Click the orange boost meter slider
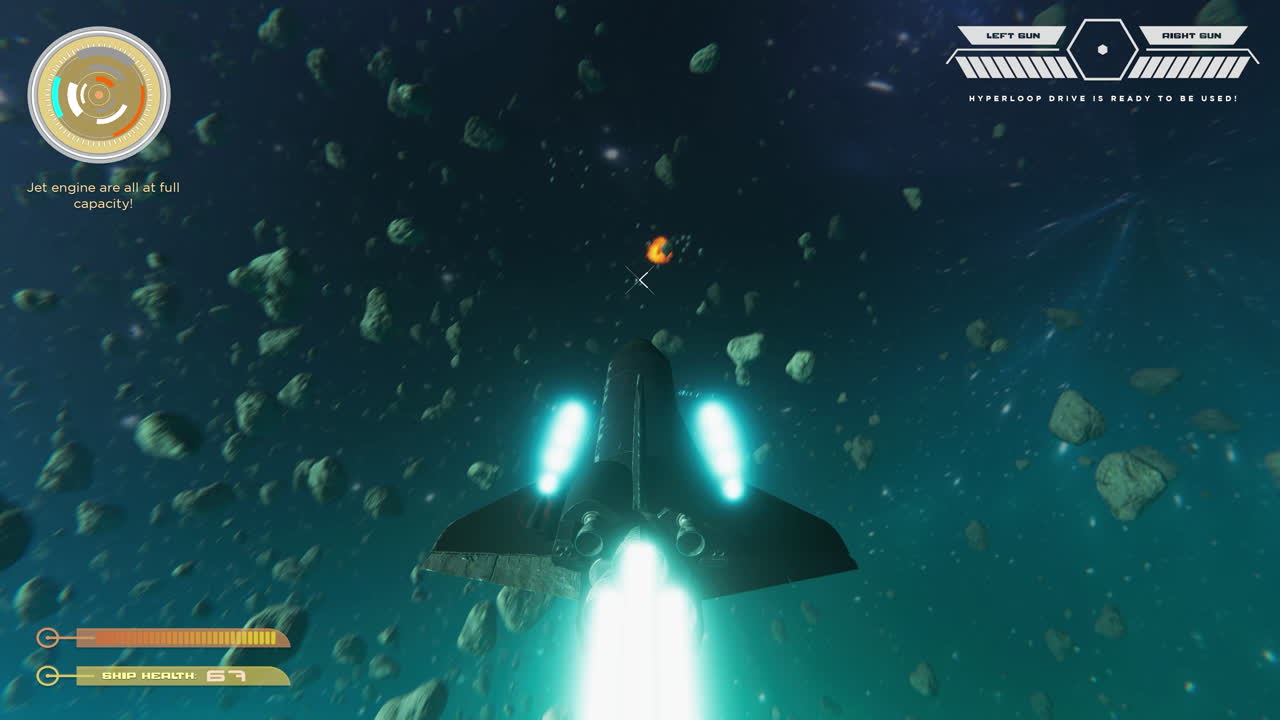 [x=180, y=636]
